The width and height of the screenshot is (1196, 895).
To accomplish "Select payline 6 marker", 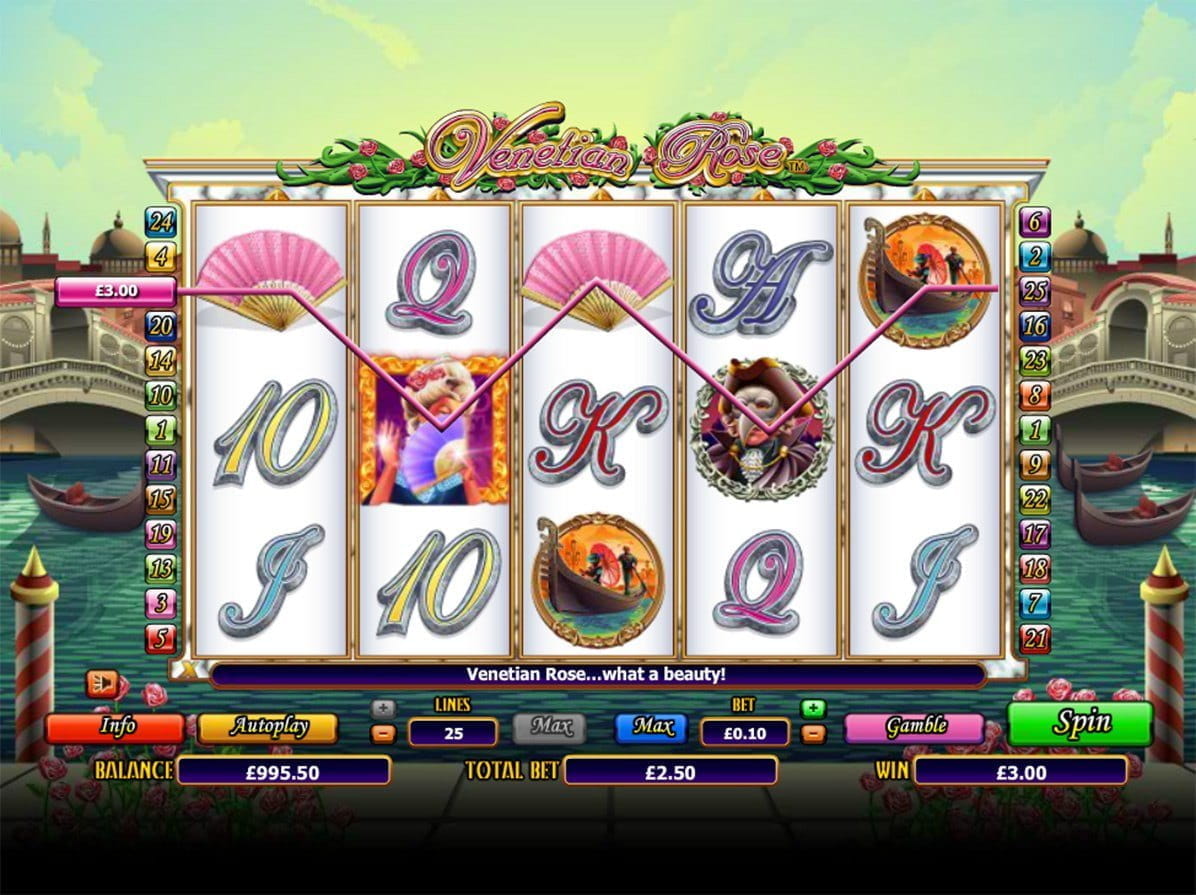I will pos(1034,222).
